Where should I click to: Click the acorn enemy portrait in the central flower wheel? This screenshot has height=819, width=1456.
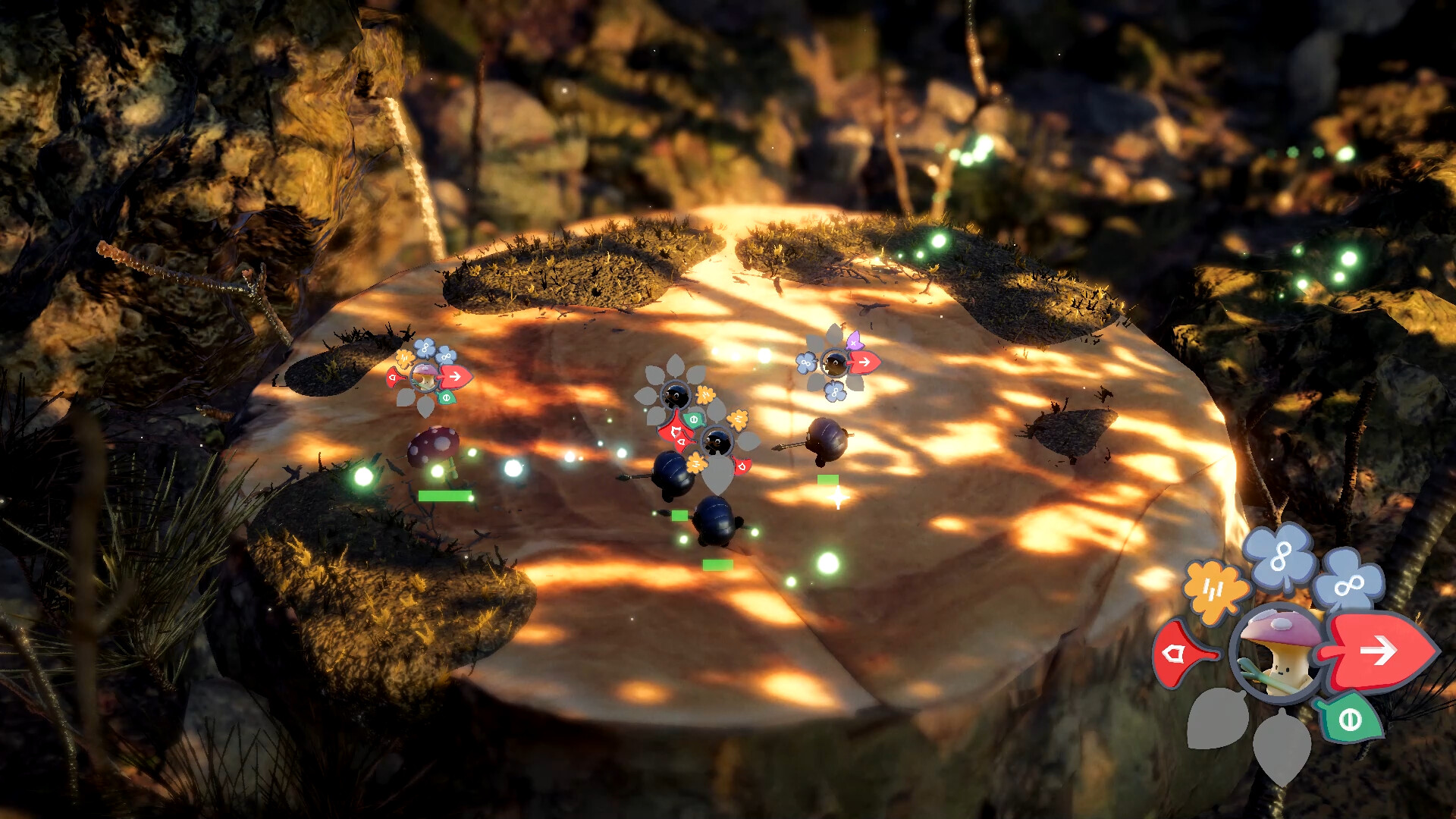pyautogui.click(x=676, y=396)
